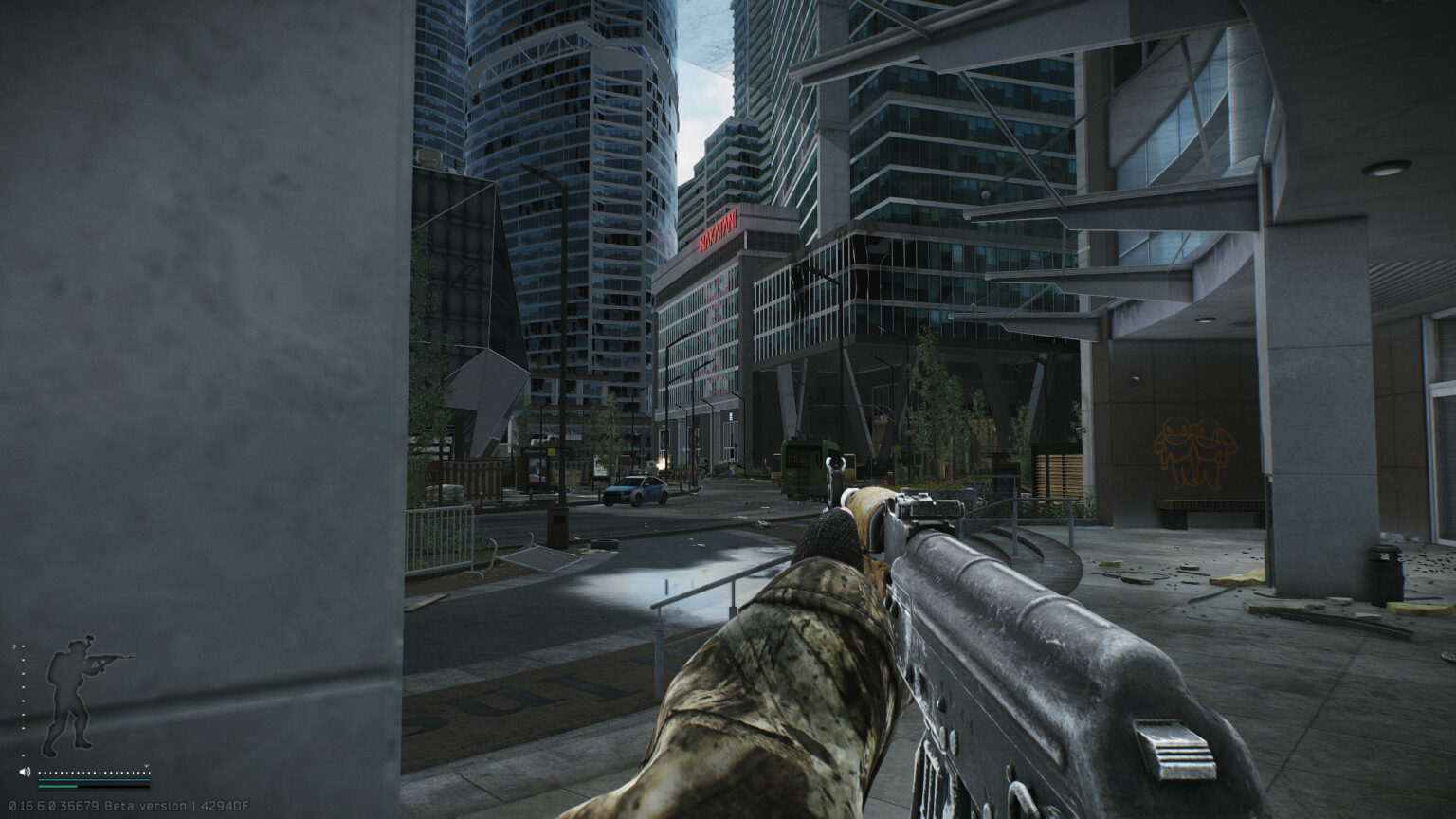Click the stance height chevron marker
The image size is (1456, 819).
tap(14, 646)
